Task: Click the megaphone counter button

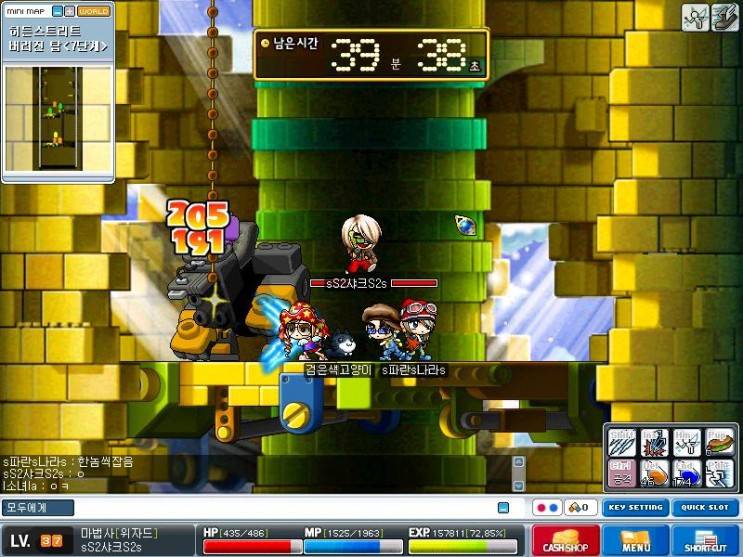Action: 582,507
